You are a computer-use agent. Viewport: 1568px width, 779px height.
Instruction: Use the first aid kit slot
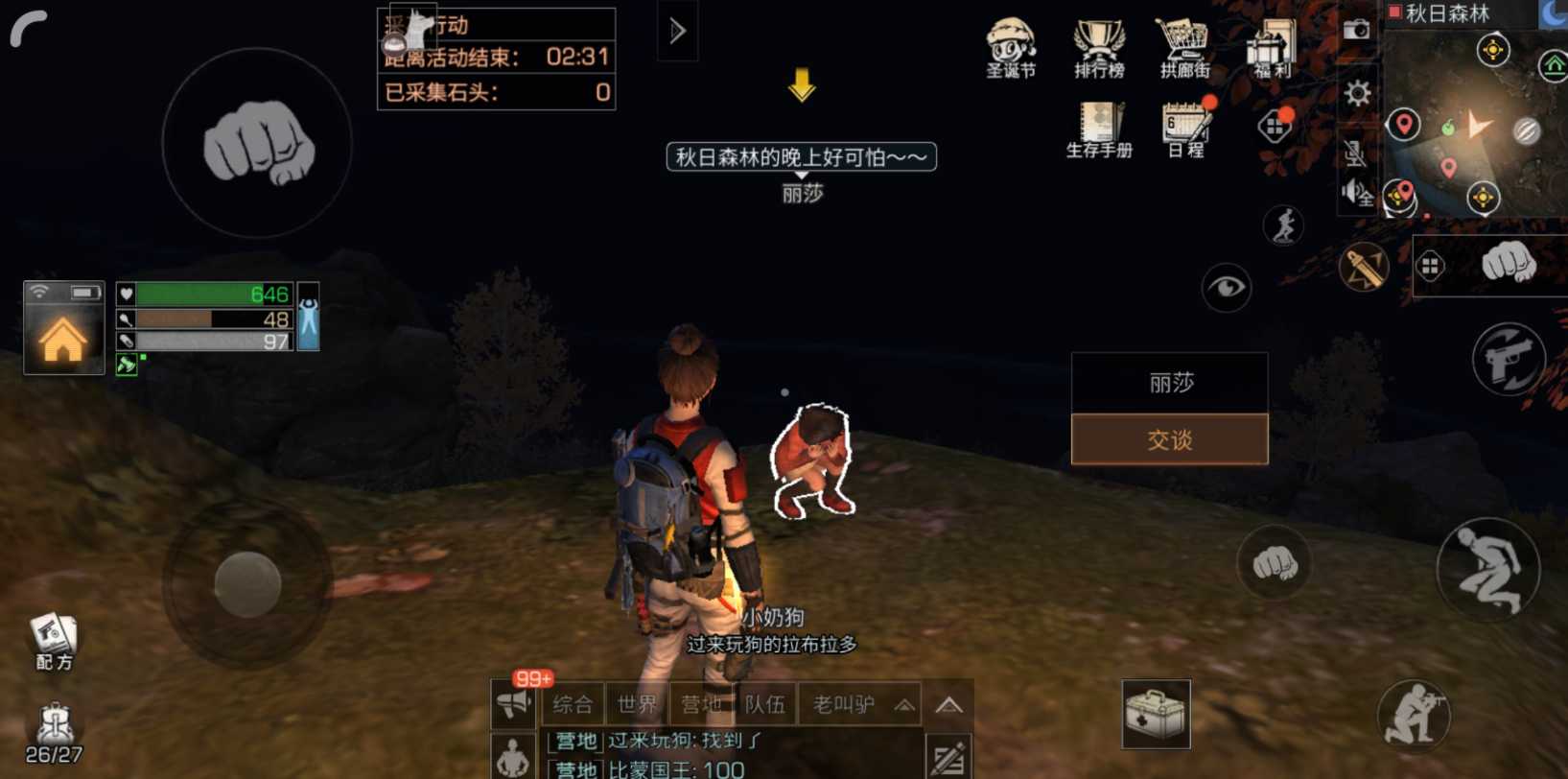click(x=1156, y=714)
